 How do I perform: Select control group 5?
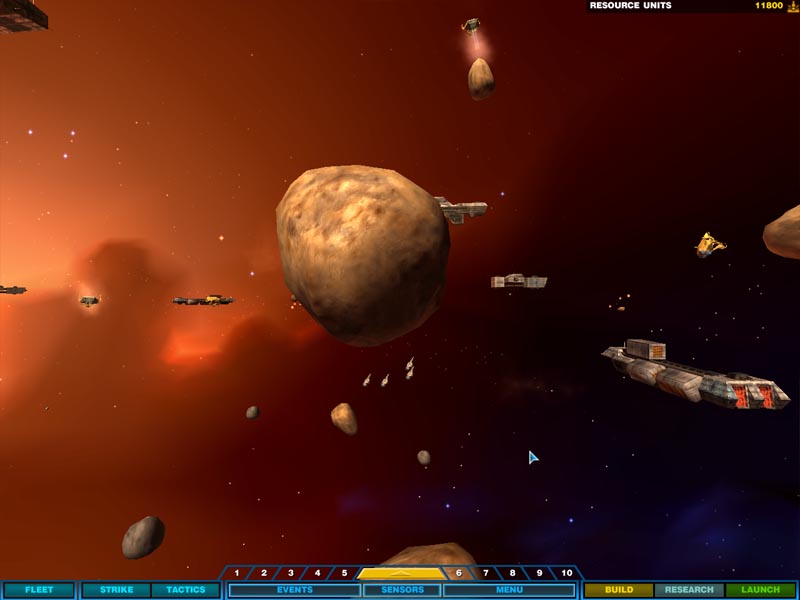[x=345, y=573]
